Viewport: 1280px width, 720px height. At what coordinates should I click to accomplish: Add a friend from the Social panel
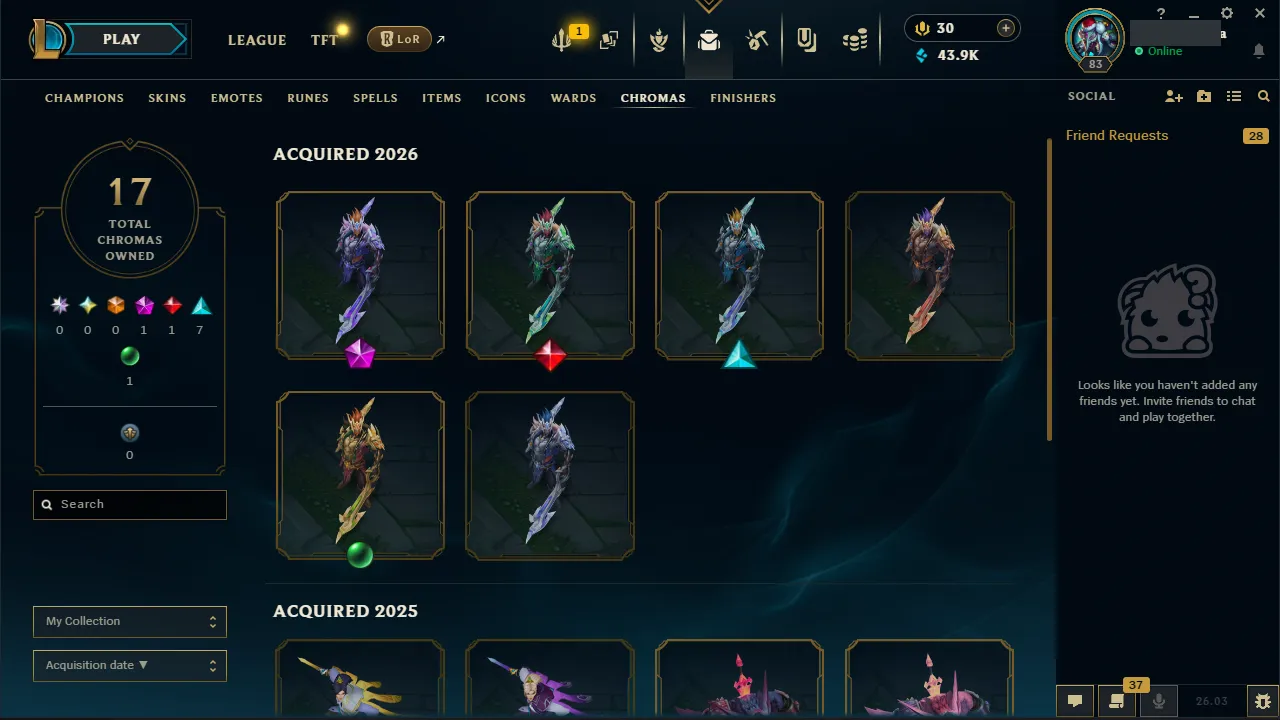1174,96
